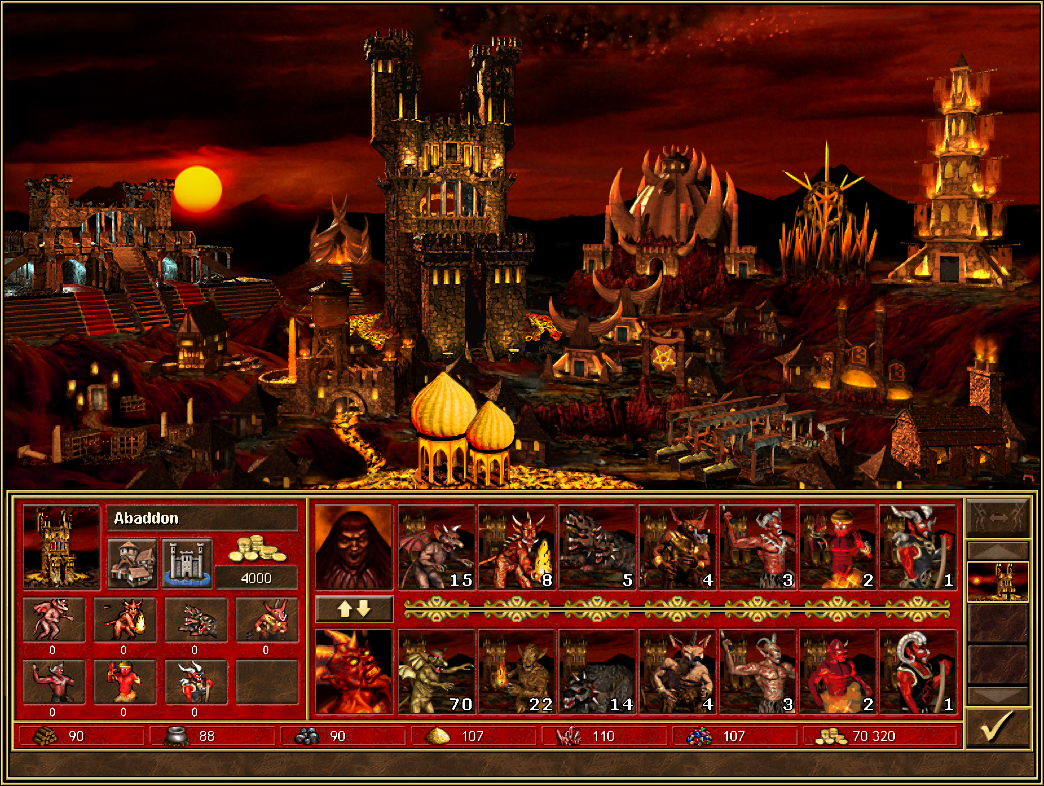
Task: Select the garrison stack of 8 Gogs
Action: click(x=517, y=547)
